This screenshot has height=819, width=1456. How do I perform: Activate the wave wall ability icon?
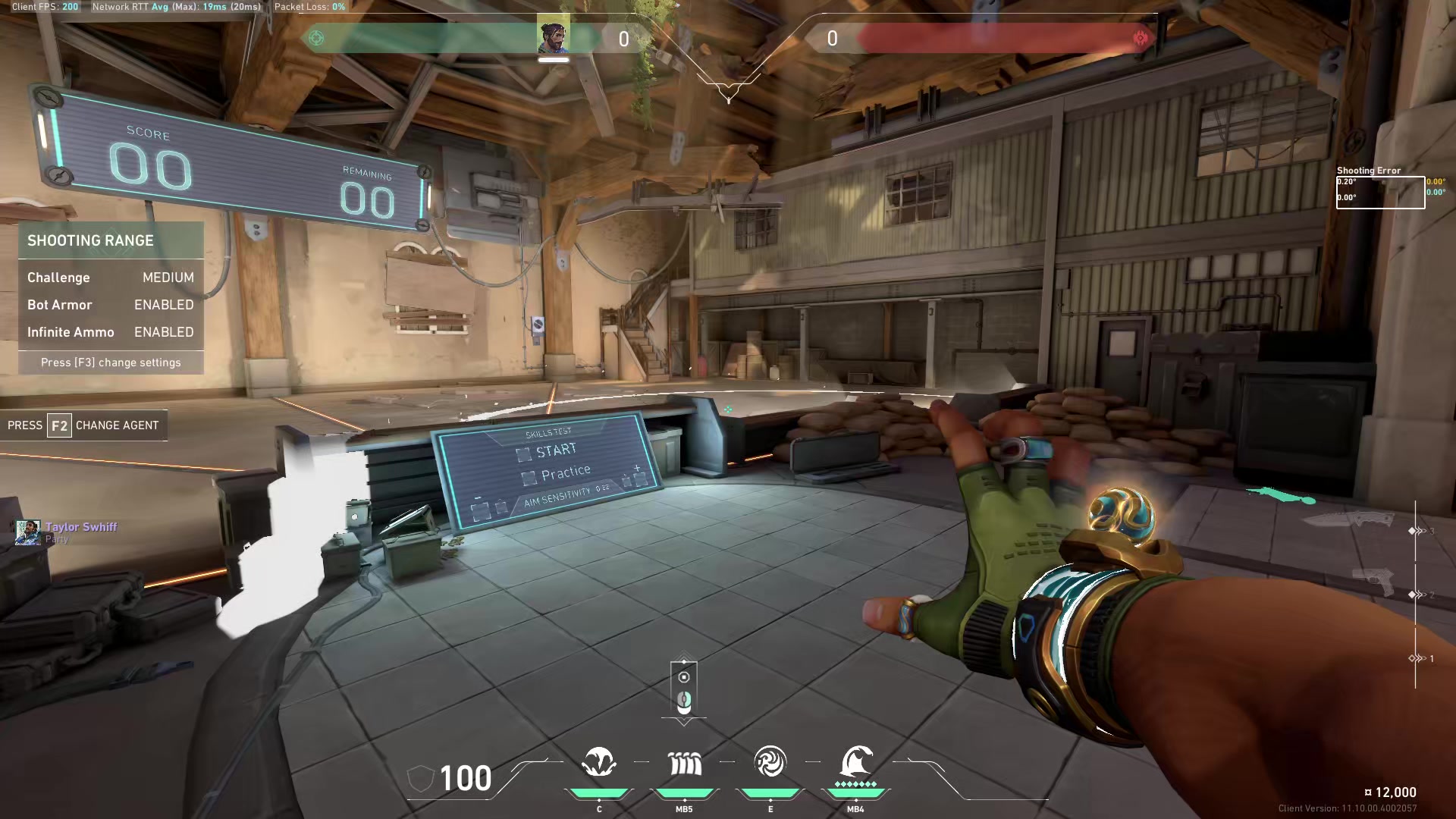(684, 764)
